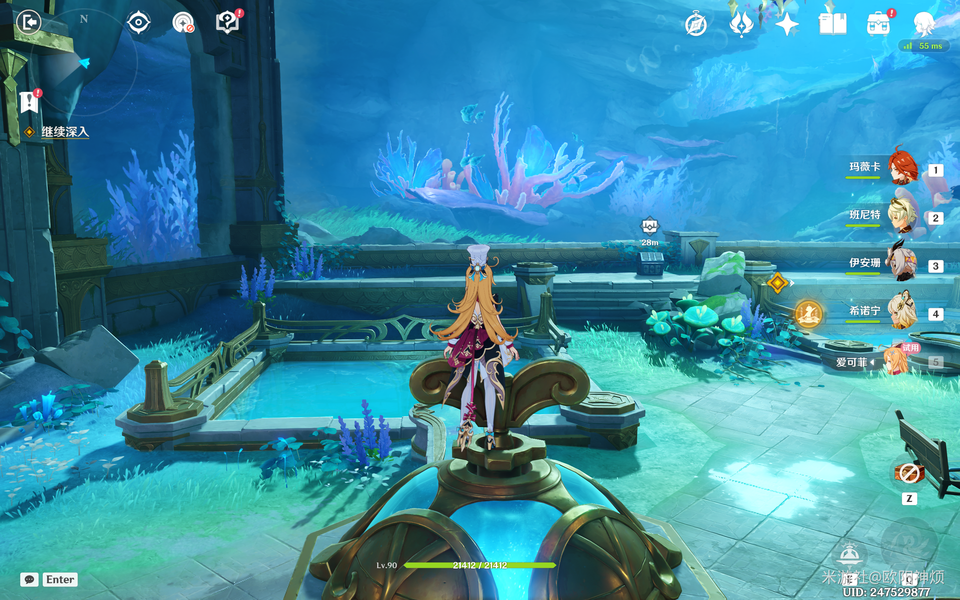Open the adventurer handbook book icon
Screen dimensions: 960x600
(832, 23)
